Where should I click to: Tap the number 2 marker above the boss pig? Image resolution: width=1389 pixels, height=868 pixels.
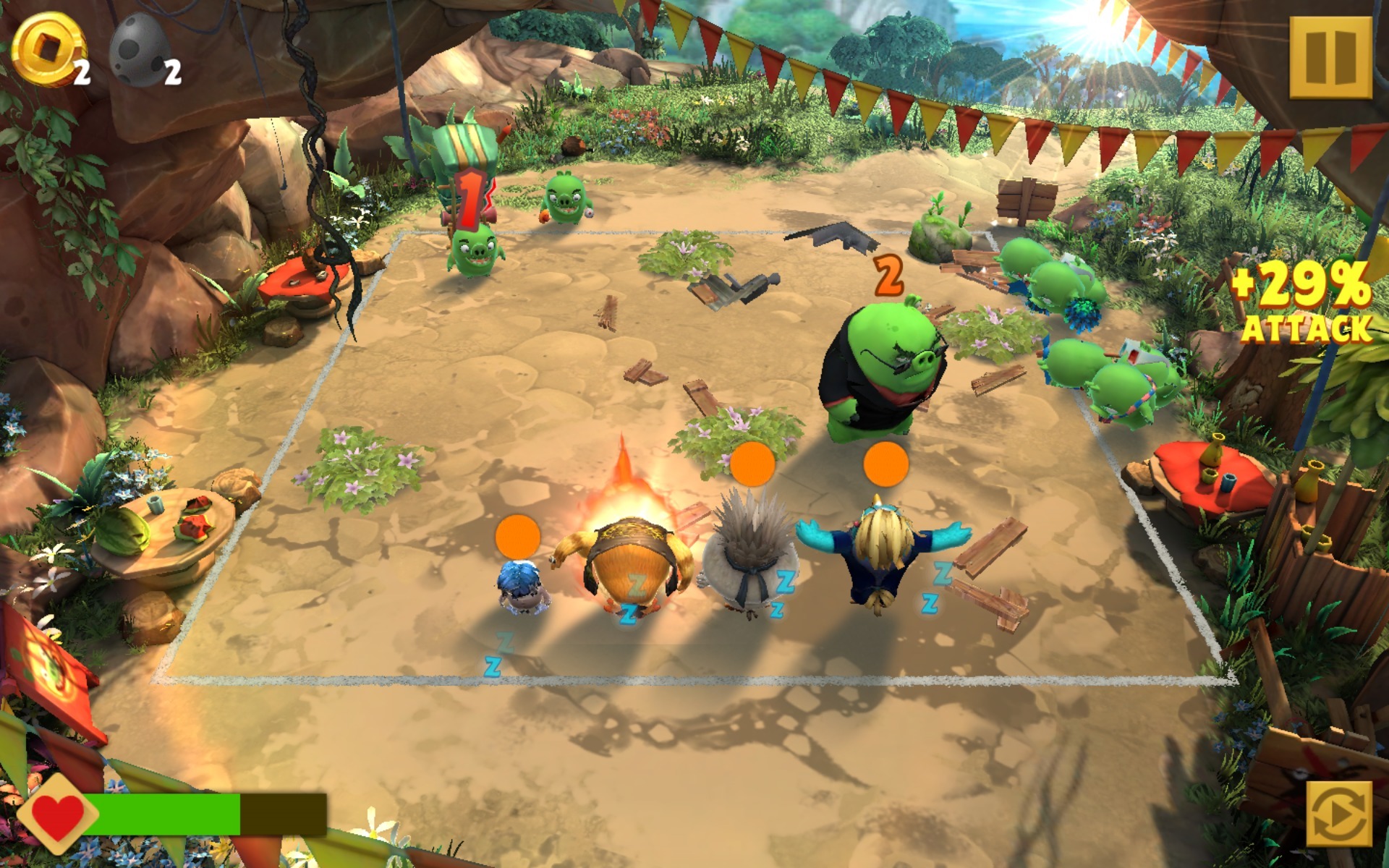tap(890, 273)
